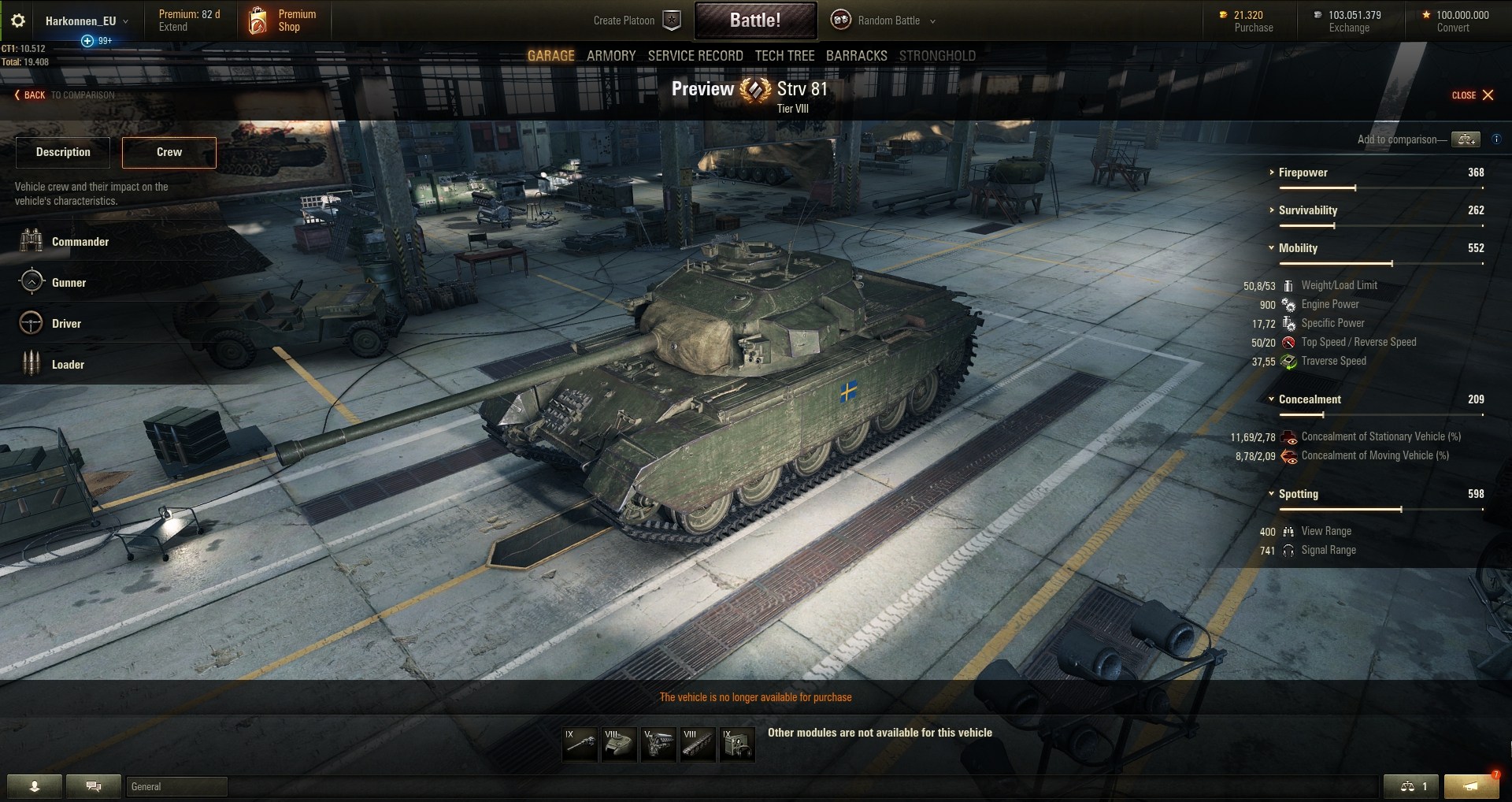Open the settings gear menu
This screenshot has height=802, width=1512.
click(x=18, y=21)
